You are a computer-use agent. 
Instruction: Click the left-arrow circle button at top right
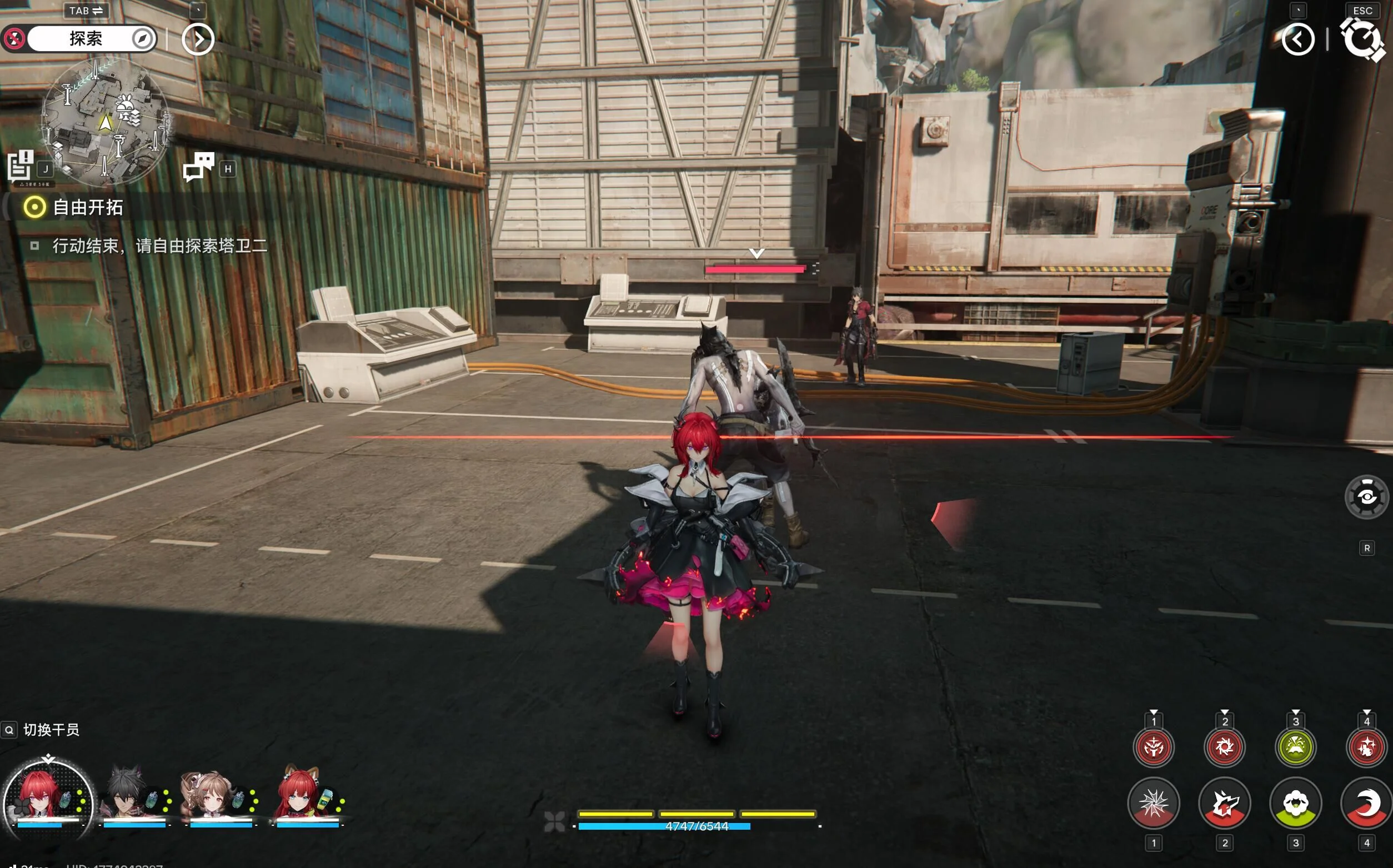click(x=1297, y=39)
